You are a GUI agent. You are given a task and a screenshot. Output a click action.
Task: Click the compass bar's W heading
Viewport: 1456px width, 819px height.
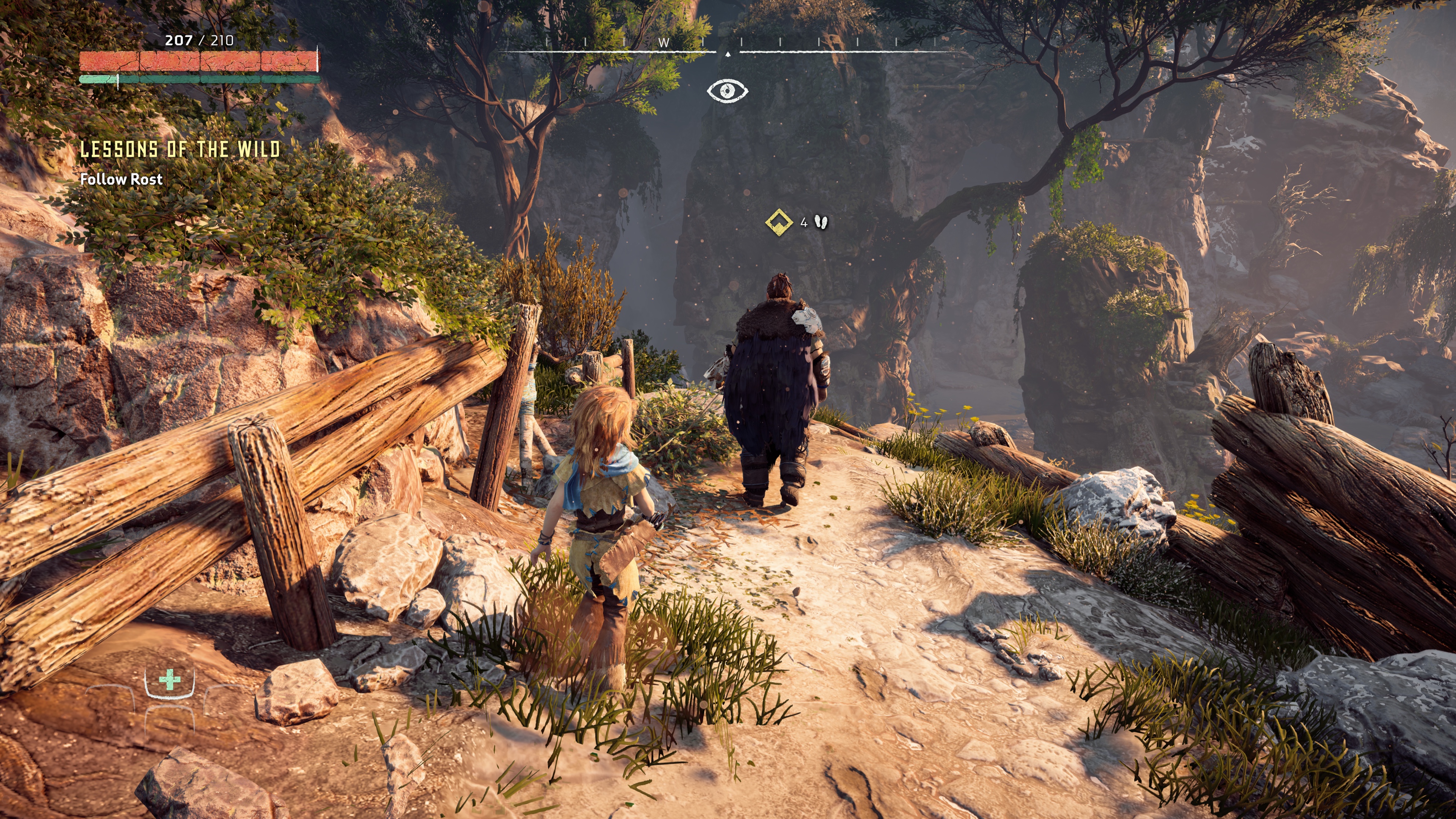[664, 43]
